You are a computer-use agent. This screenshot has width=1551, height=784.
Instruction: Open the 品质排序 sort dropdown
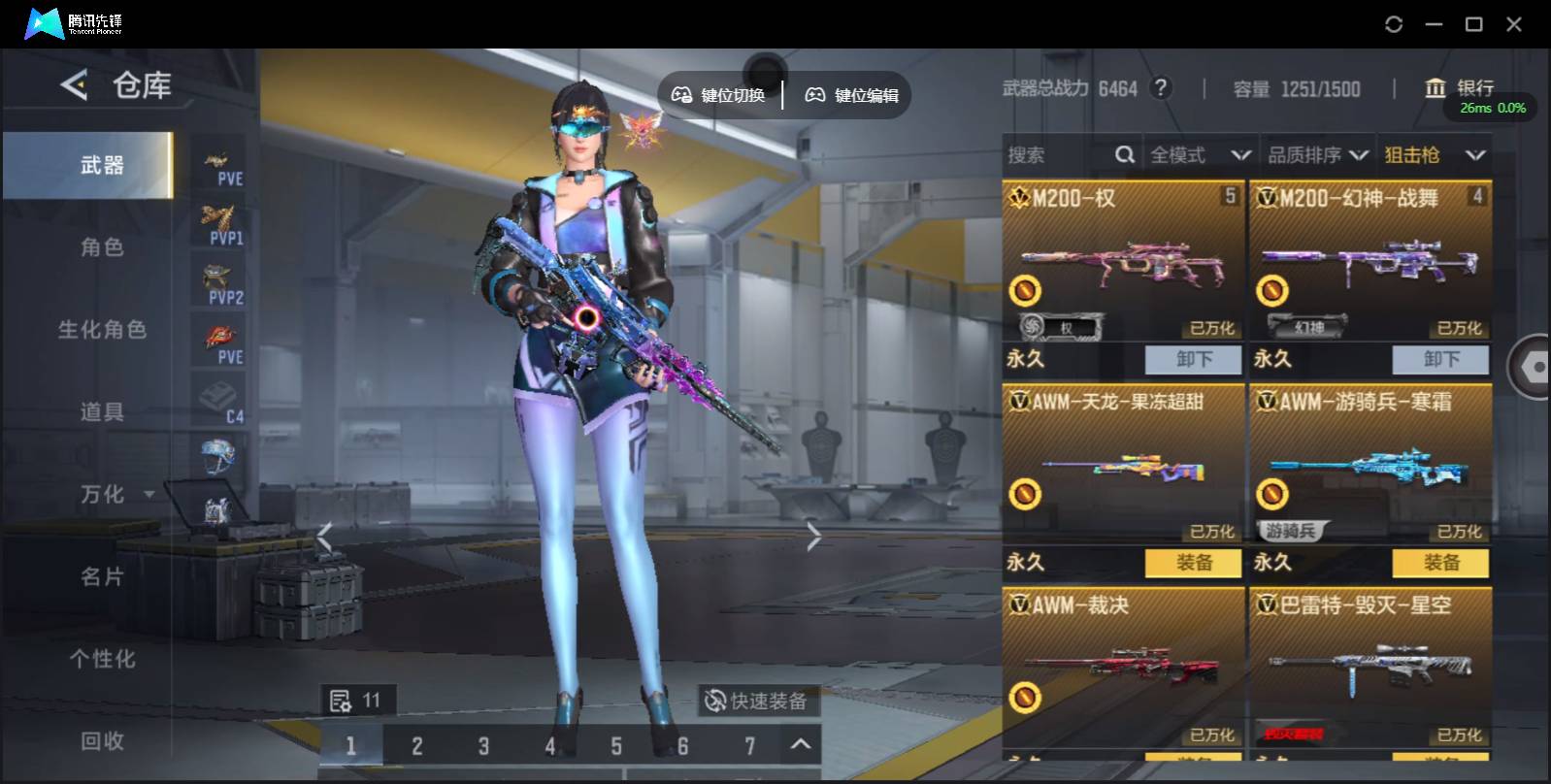[1317, 155]
